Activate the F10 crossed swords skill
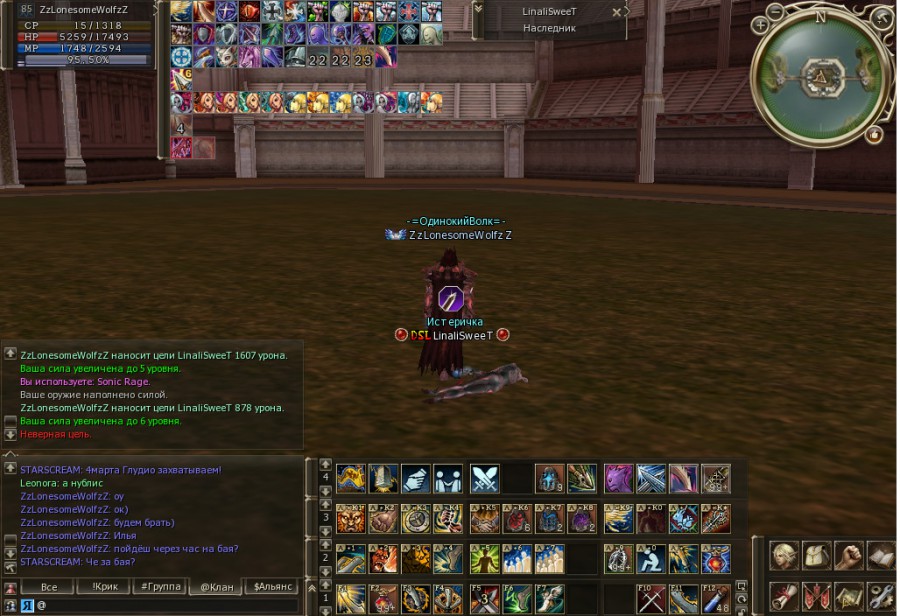The width and height of the screenshot is (900, 616). 651,598
